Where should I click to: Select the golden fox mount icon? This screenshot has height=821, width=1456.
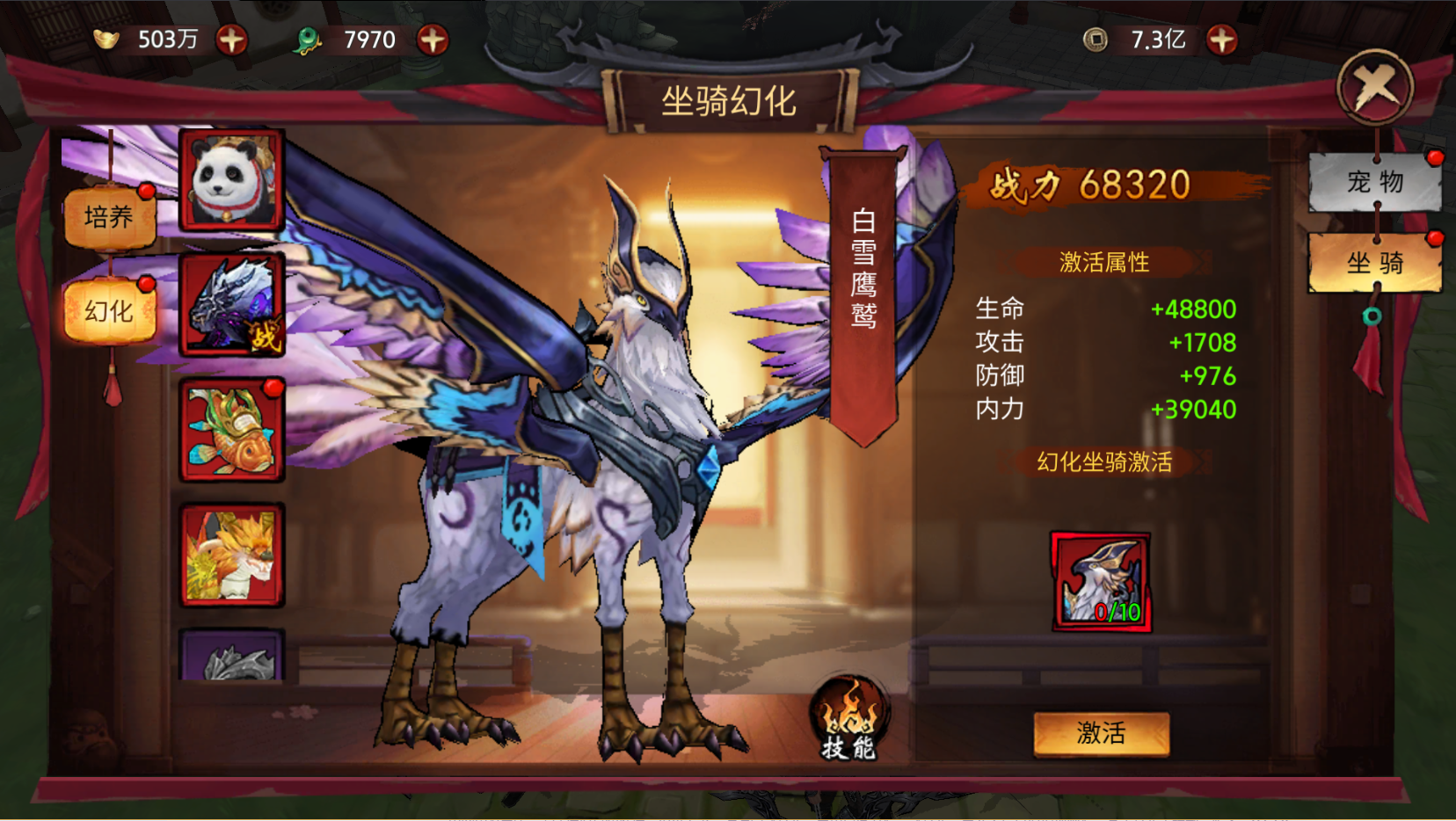tap(231, 554)
